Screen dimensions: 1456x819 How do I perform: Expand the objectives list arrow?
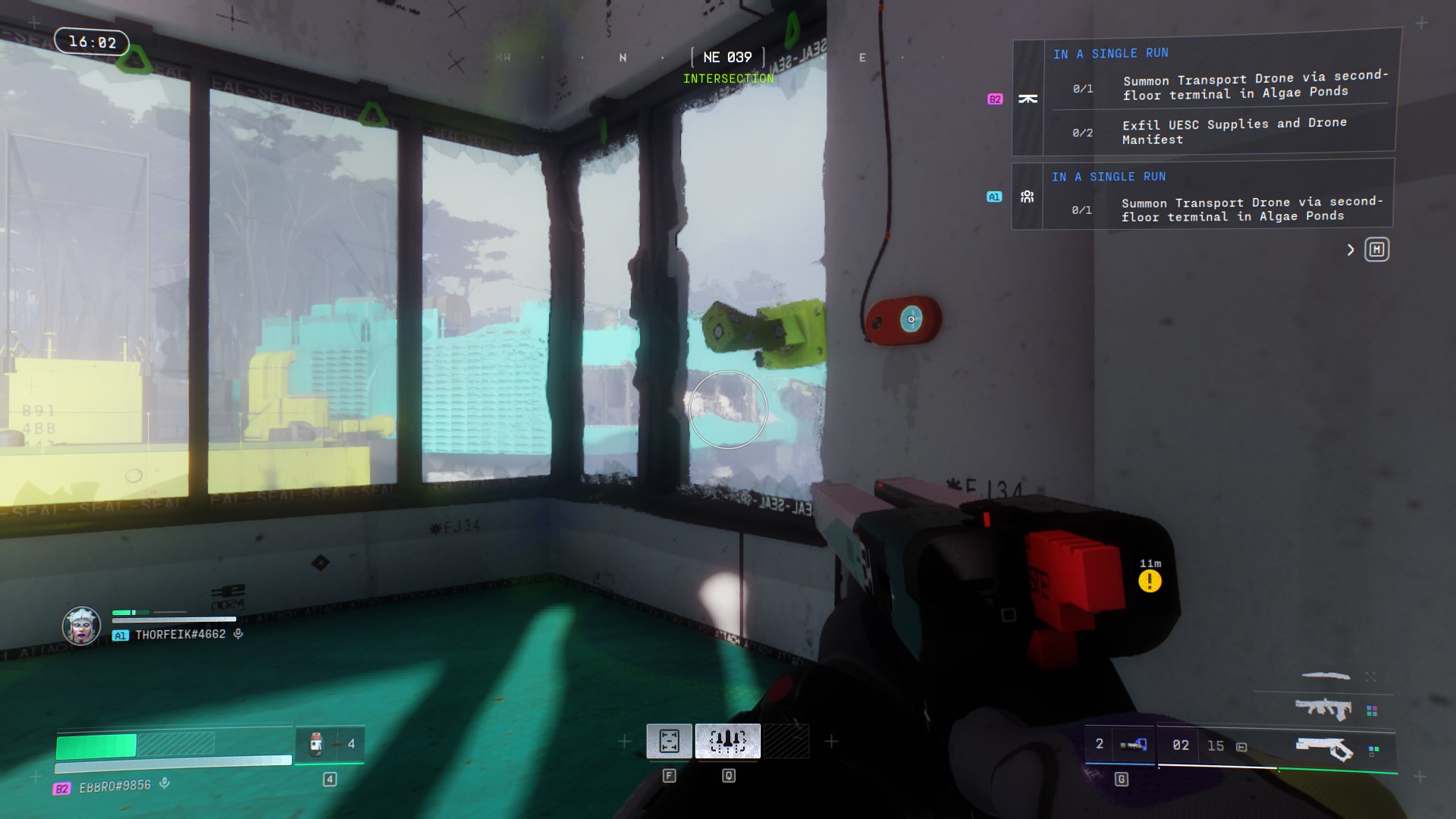tap(1351, 249)
